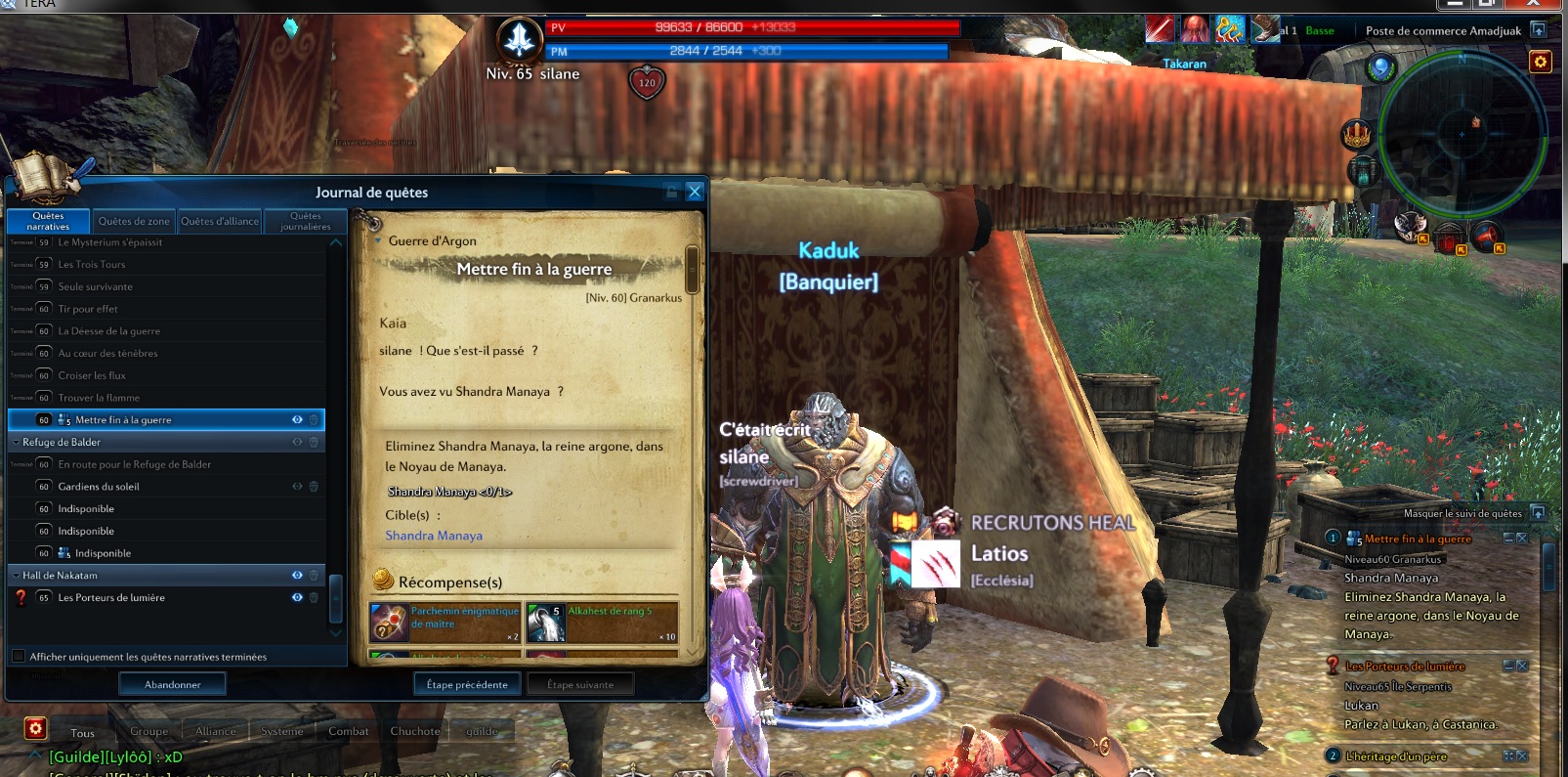Image resolution: width=1568 pixels, height=777 pixels.
Task: Select the Alkahest de rang 5 reward
Action: (x=602, y=623)
